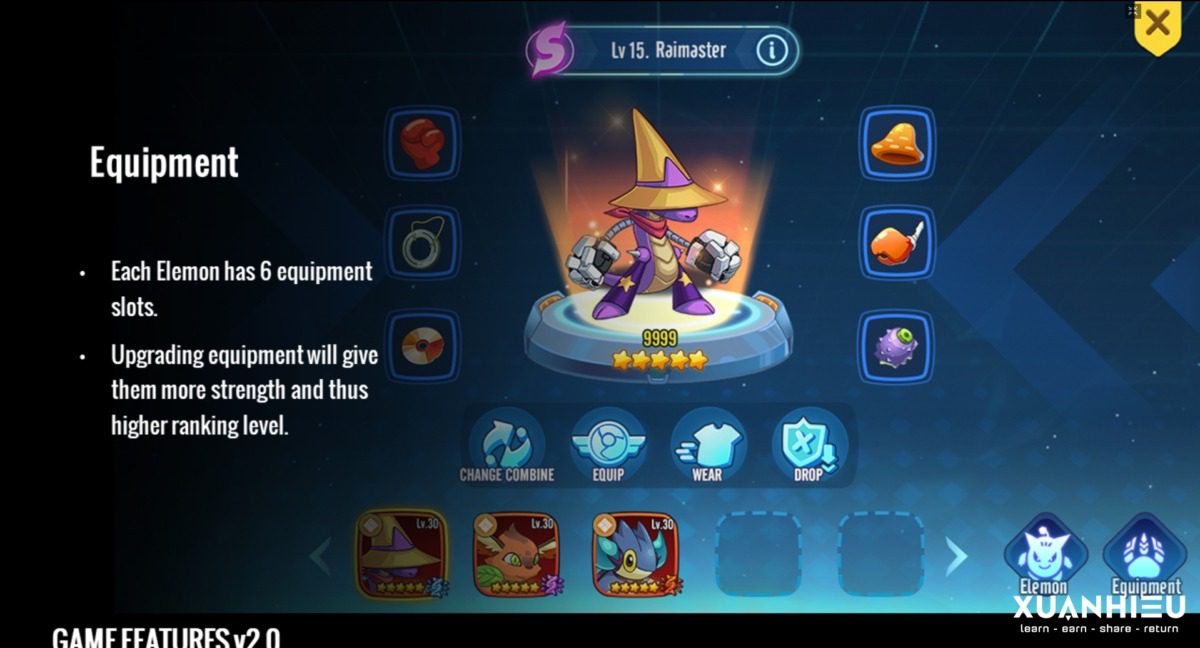The width and height of the screenshot is (1200, 648).
Task: Select the orange meat equipment slot
Action: point(897,243)
